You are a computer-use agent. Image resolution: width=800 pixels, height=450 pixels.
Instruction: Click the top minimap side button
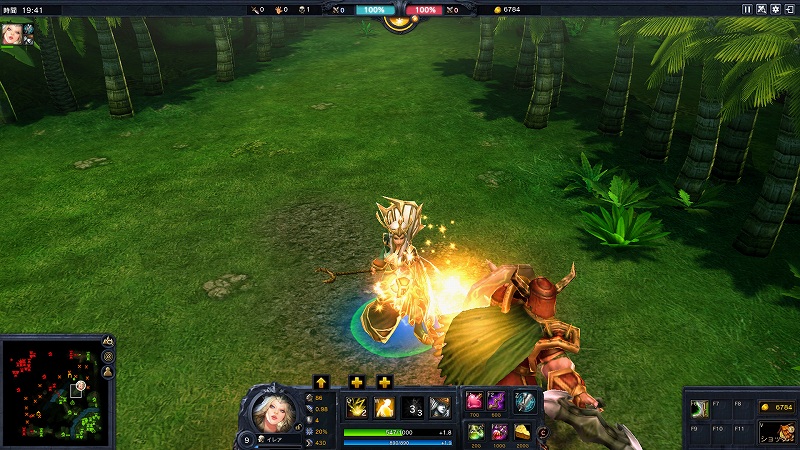[x=107, y=342]
